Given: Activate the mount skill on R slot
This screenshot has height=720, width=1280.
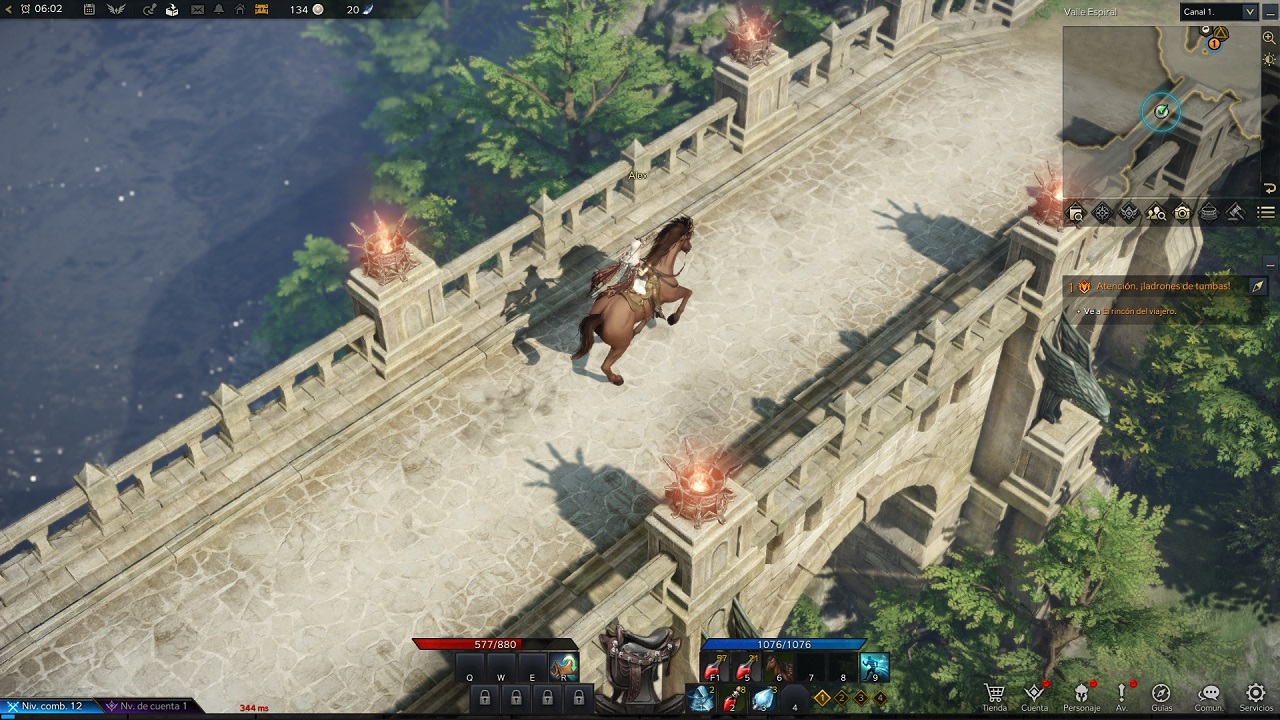Looking at the screenshot, I should pos(564,667).
